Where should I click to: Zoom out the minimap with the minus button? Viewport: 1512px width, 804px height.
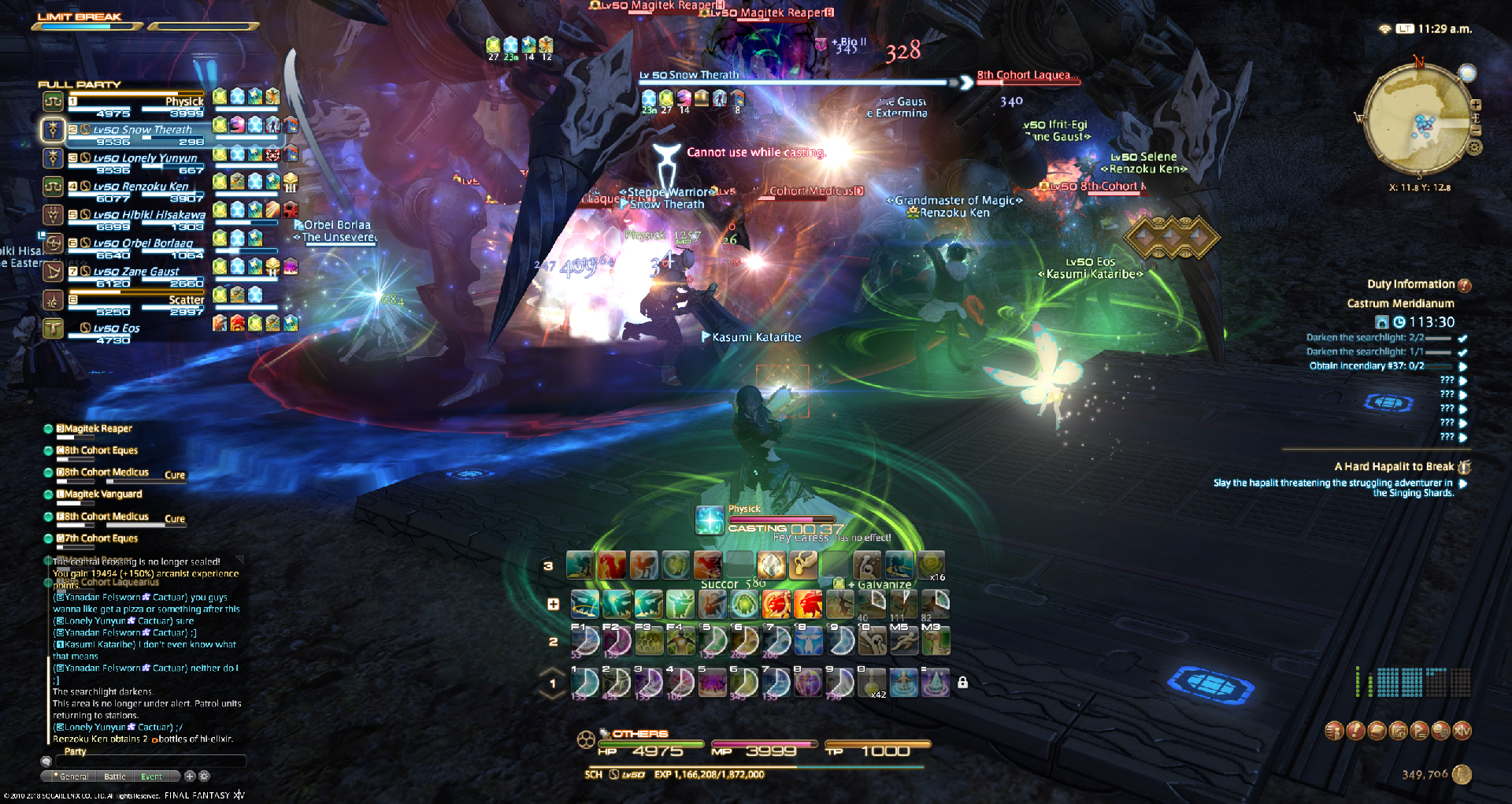click(x=1476, y=130)
